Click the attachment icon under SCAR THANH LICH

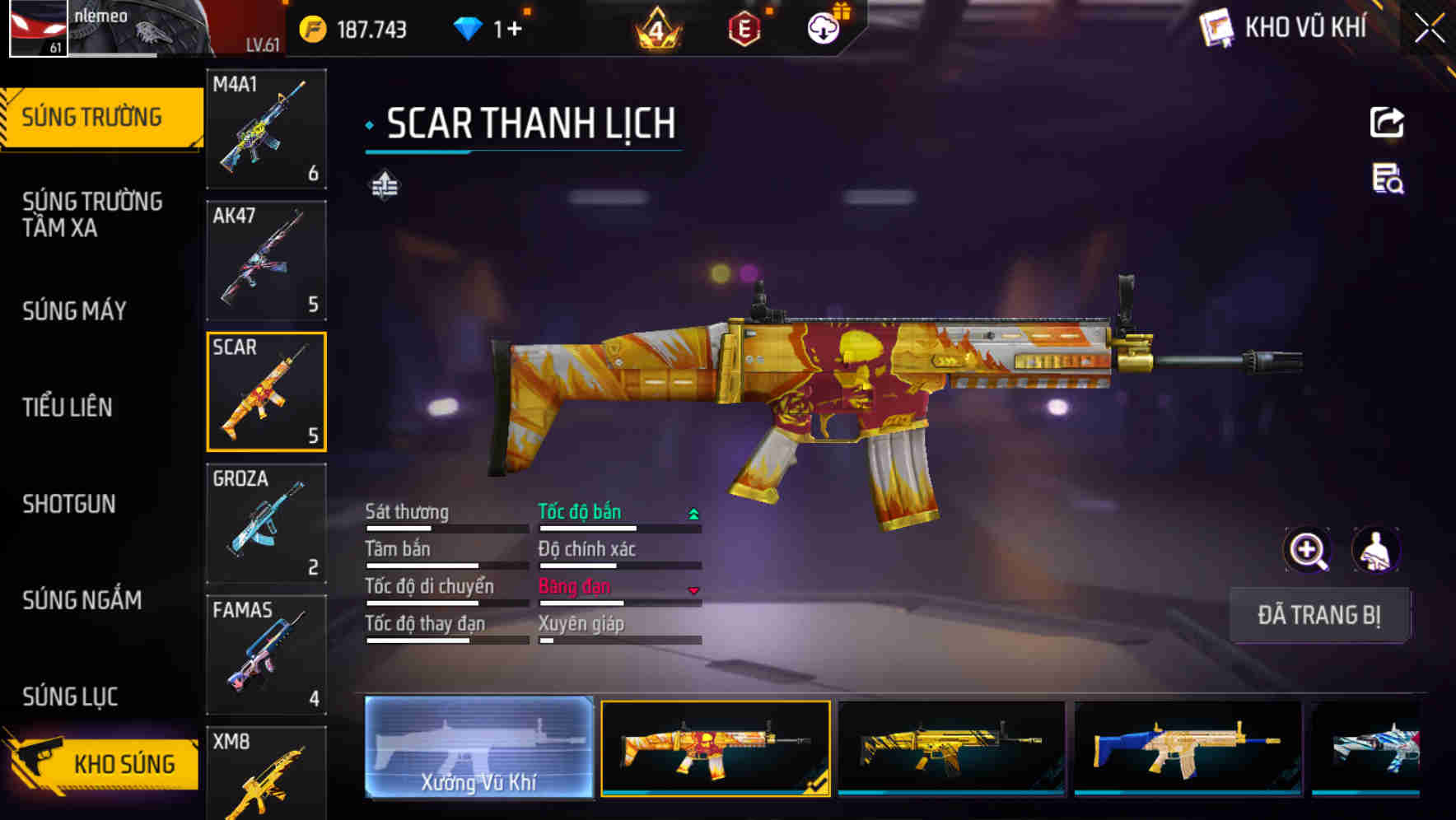tap(384, 184)
